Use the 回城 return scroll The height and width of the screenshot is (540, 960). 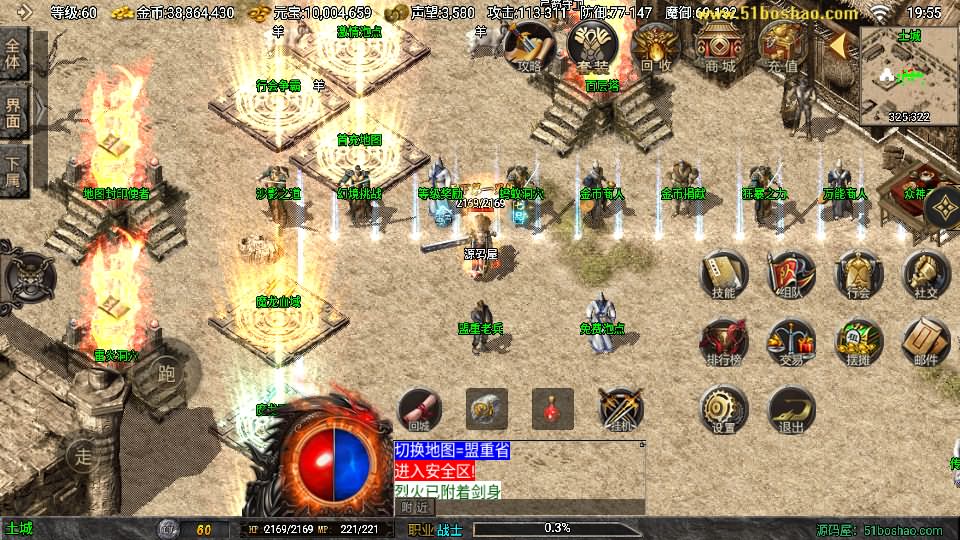(x=420, y=408)
